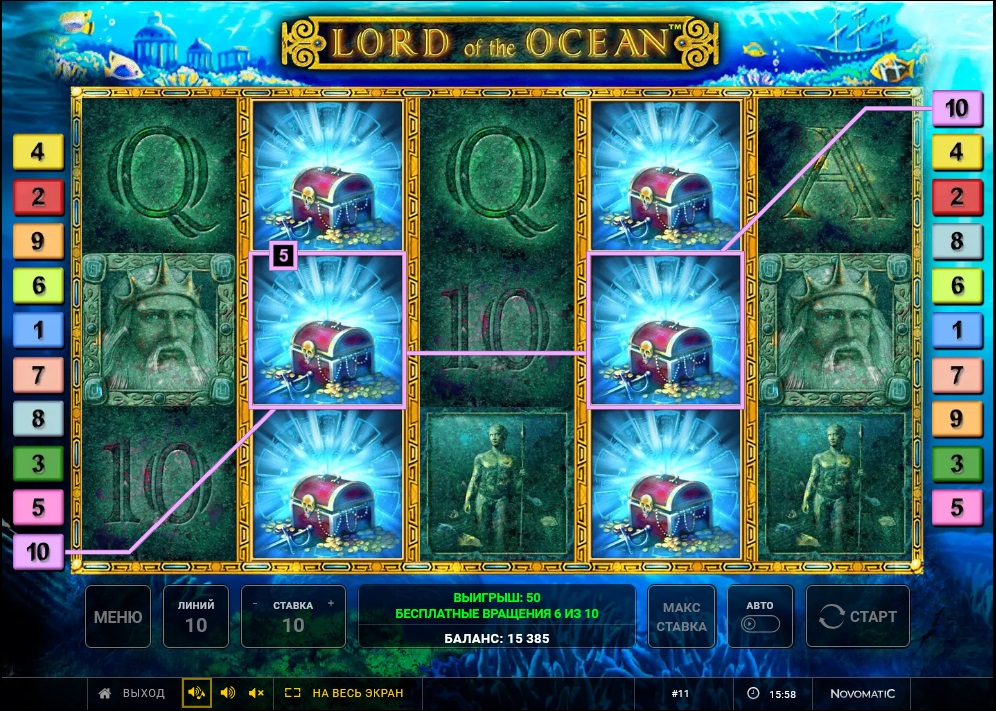Image resolution: width=996 pixels, height=711 pixels.
Task: Switch to fullscreen with НА ВЕСЬ ЭКРАН
Action: 345,692
